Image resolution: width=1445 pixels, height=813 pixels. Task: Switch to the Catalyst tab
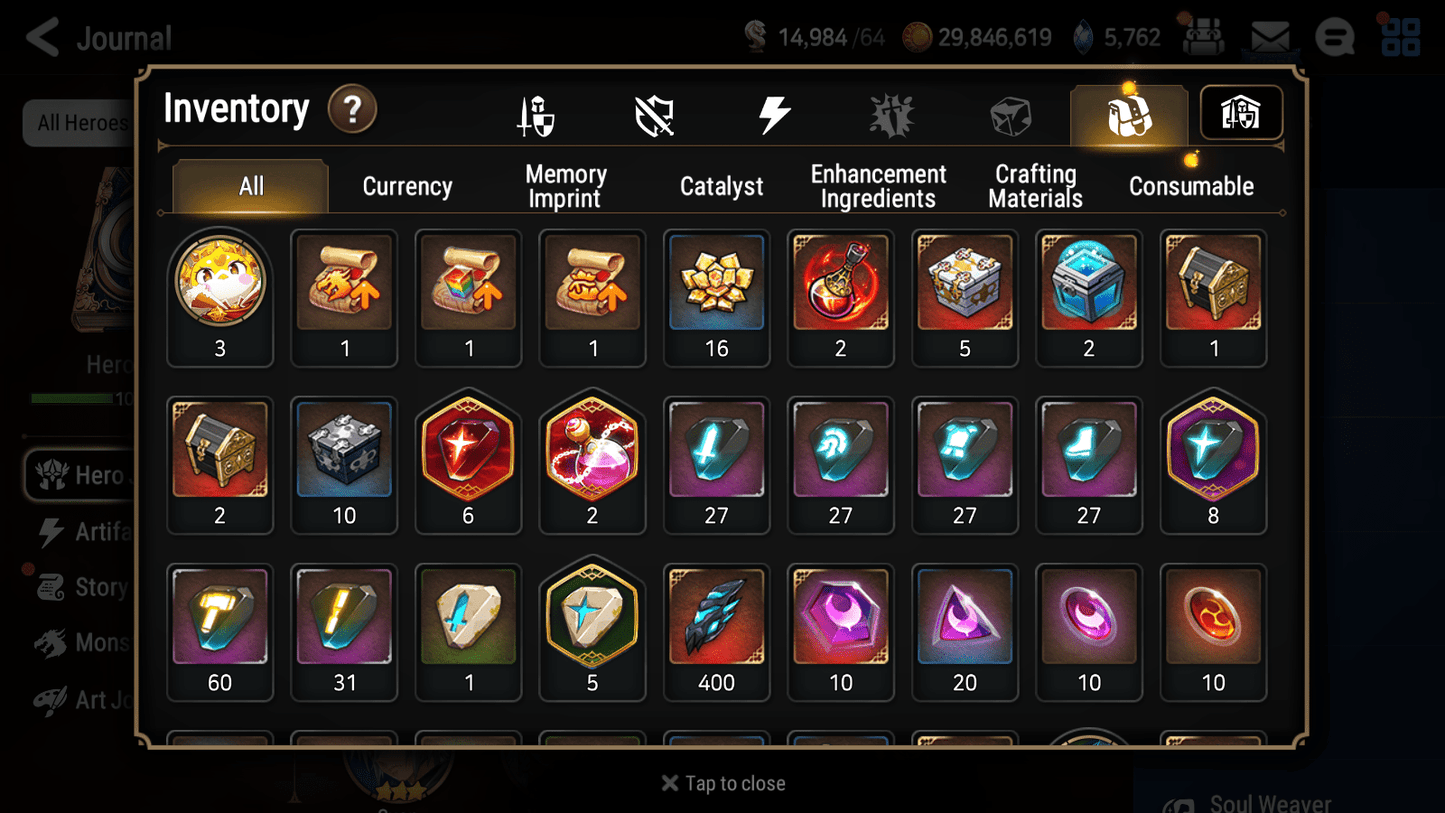point(722,186)
